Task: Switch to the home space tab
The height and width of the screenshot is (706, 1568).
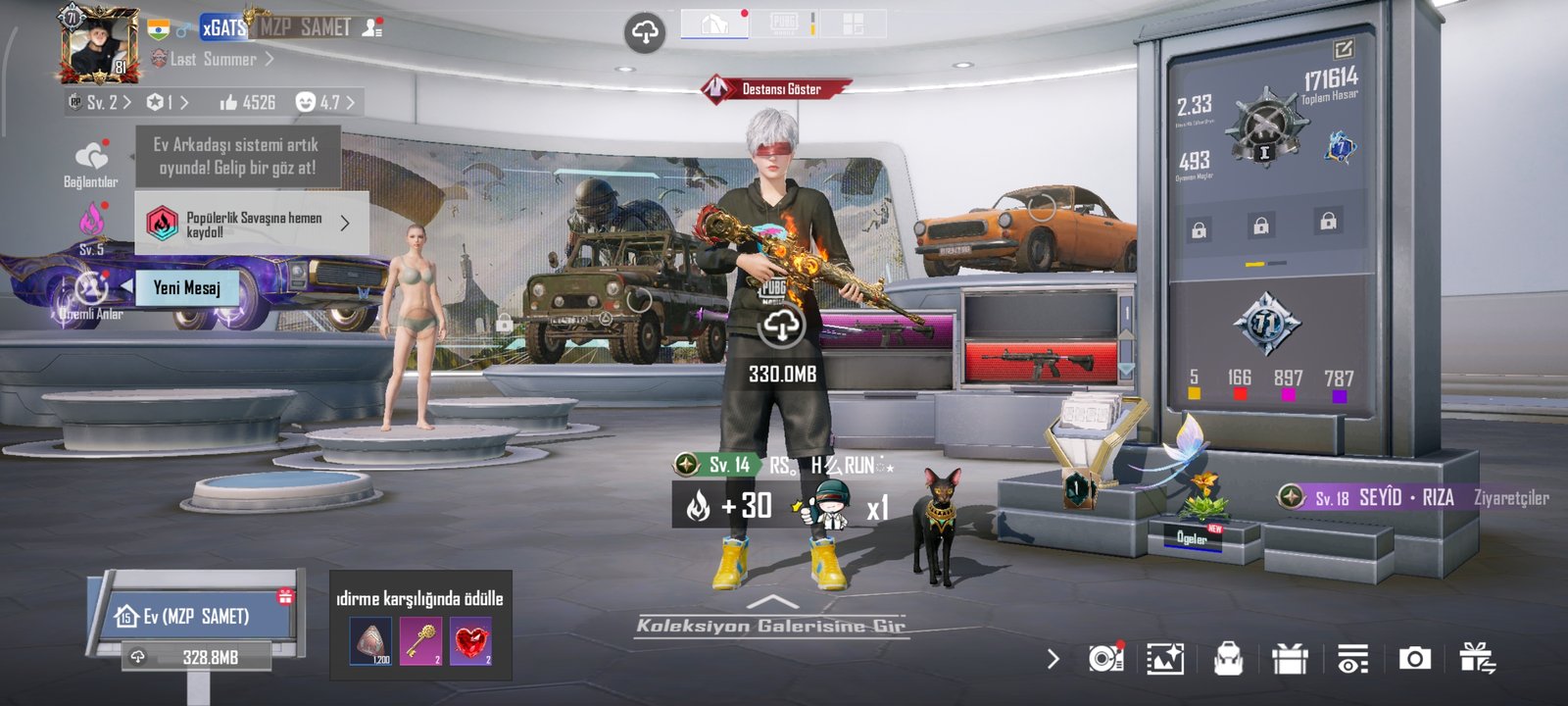Action: point(714,25)
